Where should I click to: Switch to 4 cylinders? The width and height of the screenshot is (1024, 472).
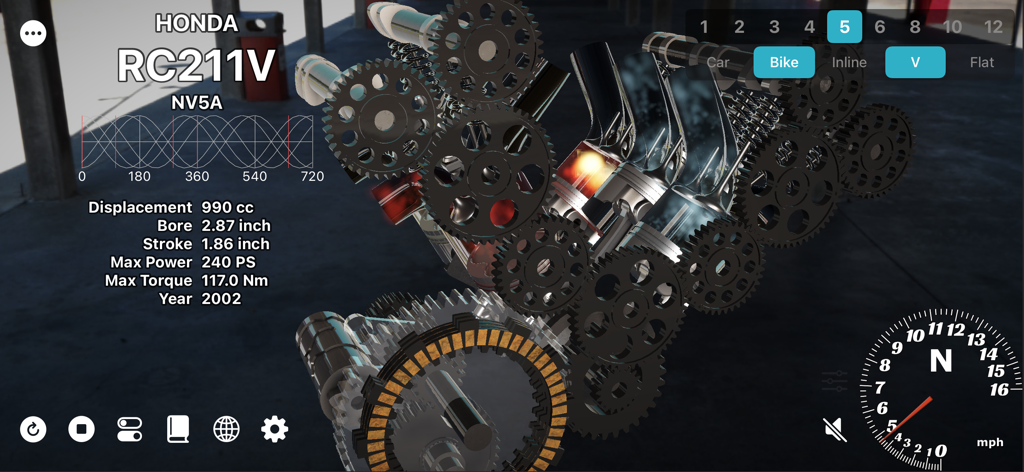coord(810,27)
